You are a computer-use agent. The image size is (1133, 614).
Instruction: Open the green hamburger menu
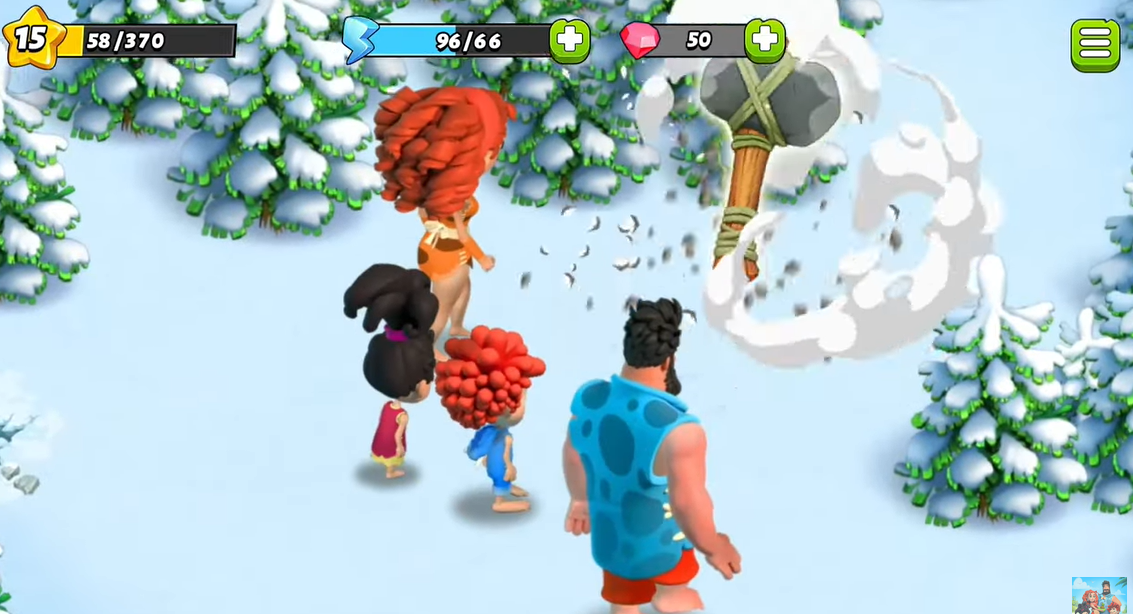tap(1095, 44)
